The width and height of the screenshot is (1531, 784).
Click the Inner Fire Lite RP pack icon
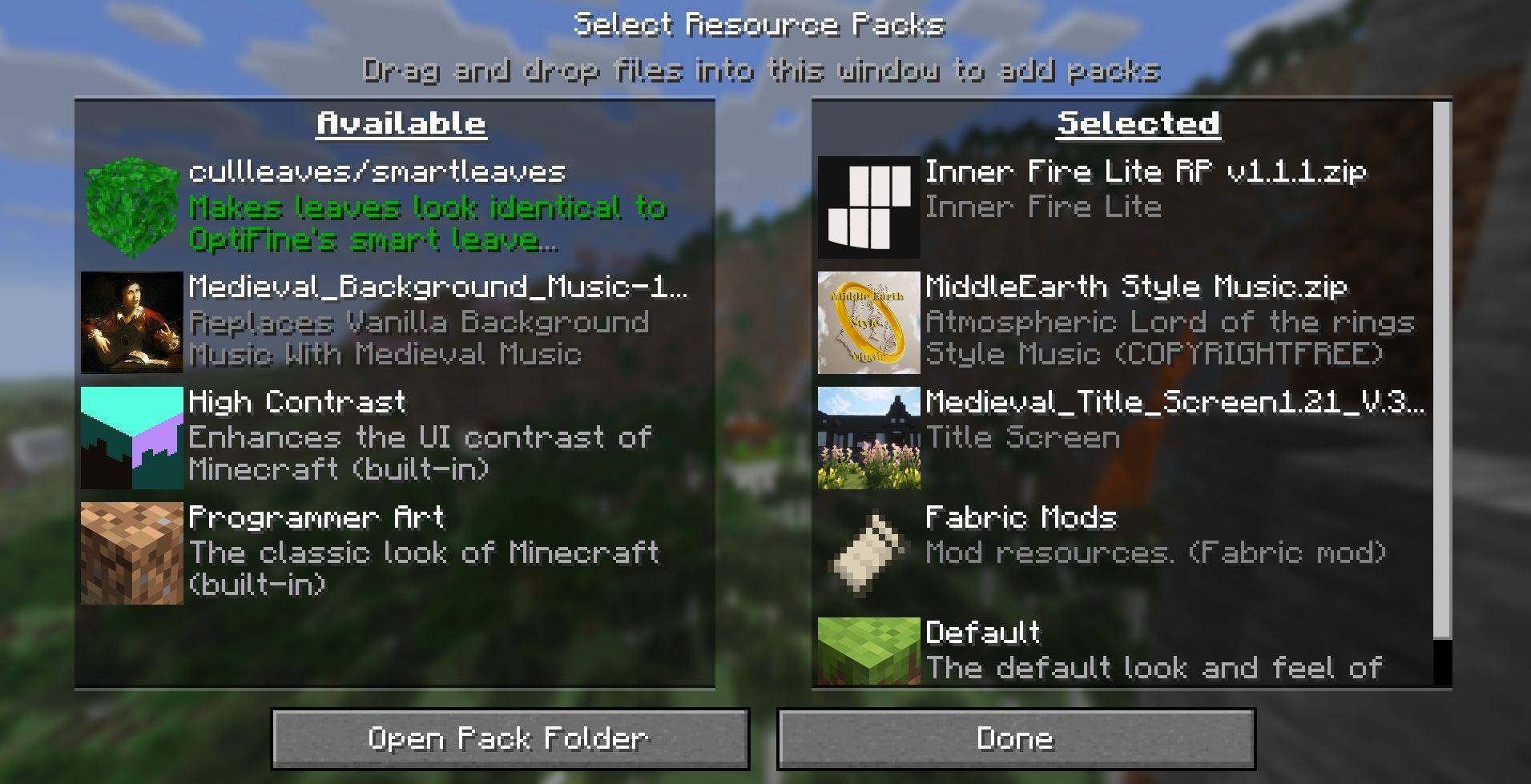click(x=868, y=207)
